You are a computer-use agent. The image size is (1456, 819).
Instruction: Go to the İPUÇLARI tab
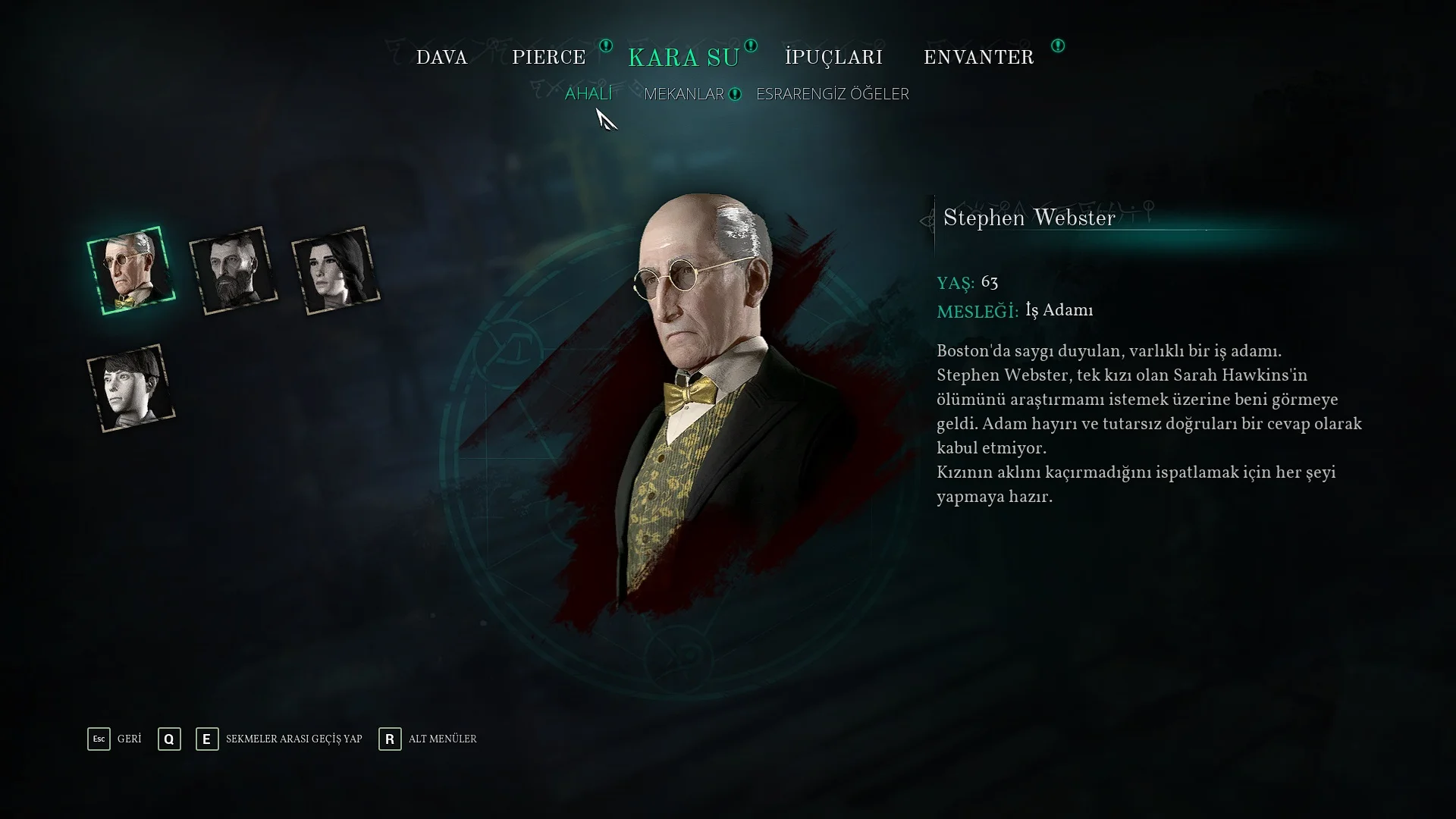[833, 58]
